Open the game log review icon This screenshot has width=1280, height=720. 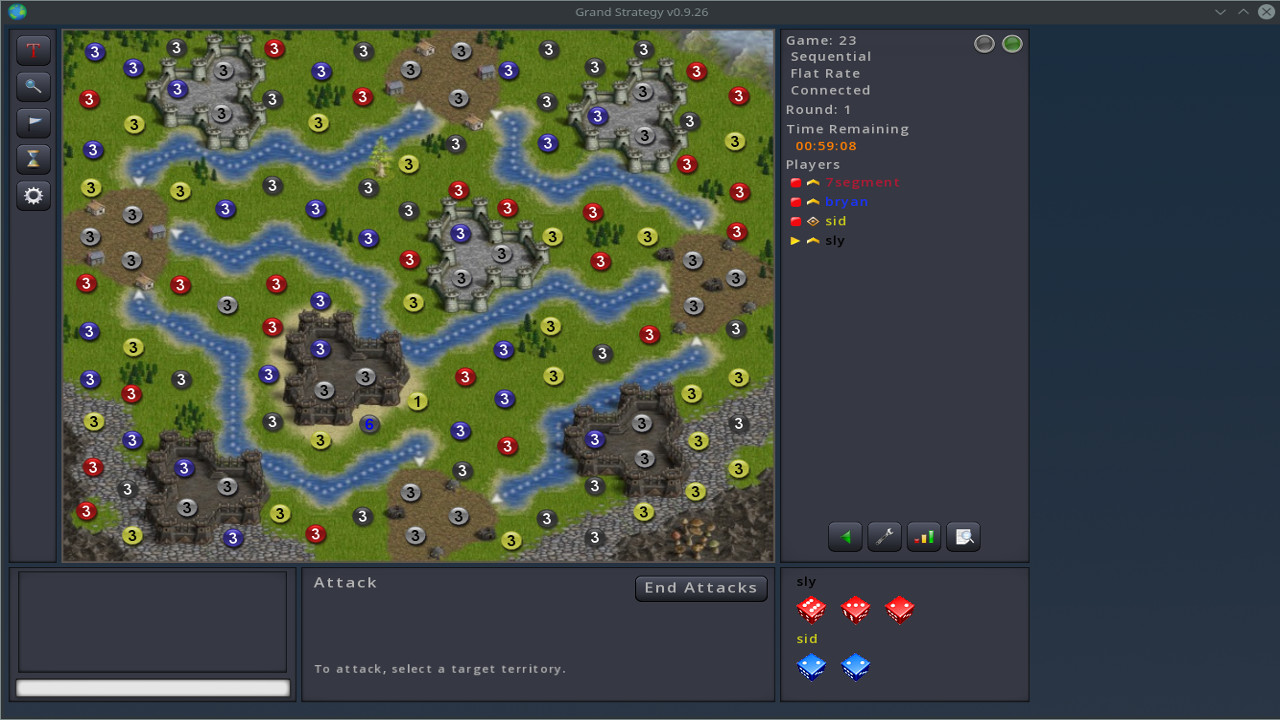[x=962, y=536]
